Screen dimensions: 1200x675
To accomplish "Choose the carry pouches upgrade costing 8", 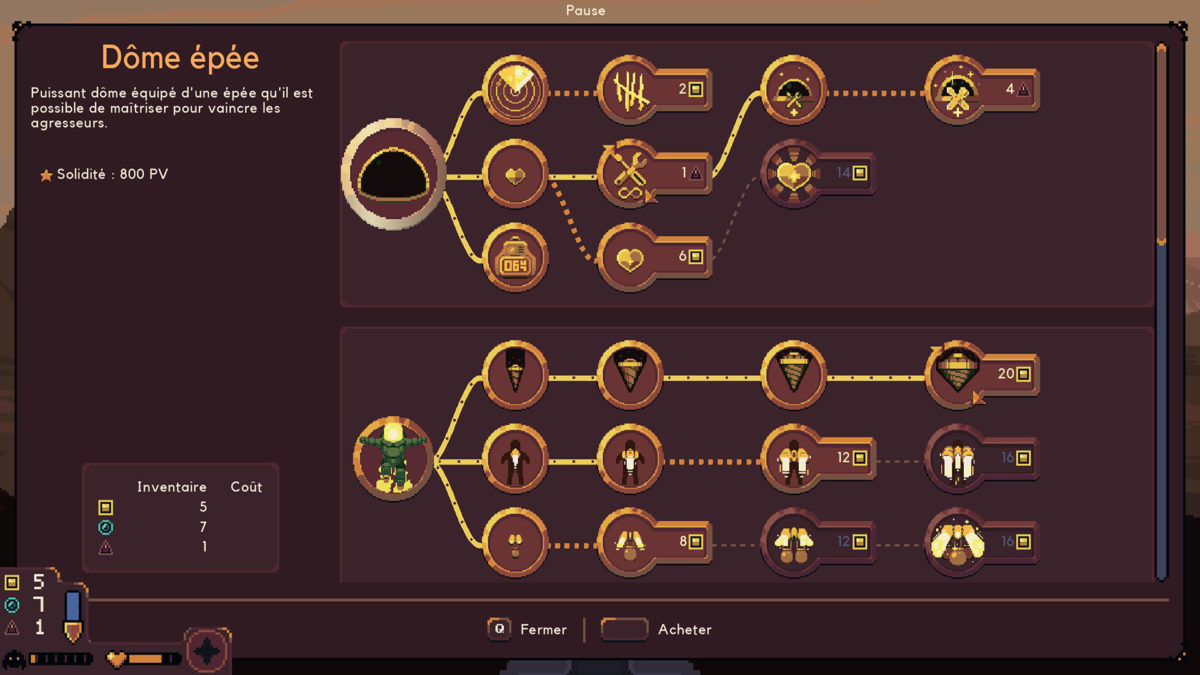I will 631,542.
